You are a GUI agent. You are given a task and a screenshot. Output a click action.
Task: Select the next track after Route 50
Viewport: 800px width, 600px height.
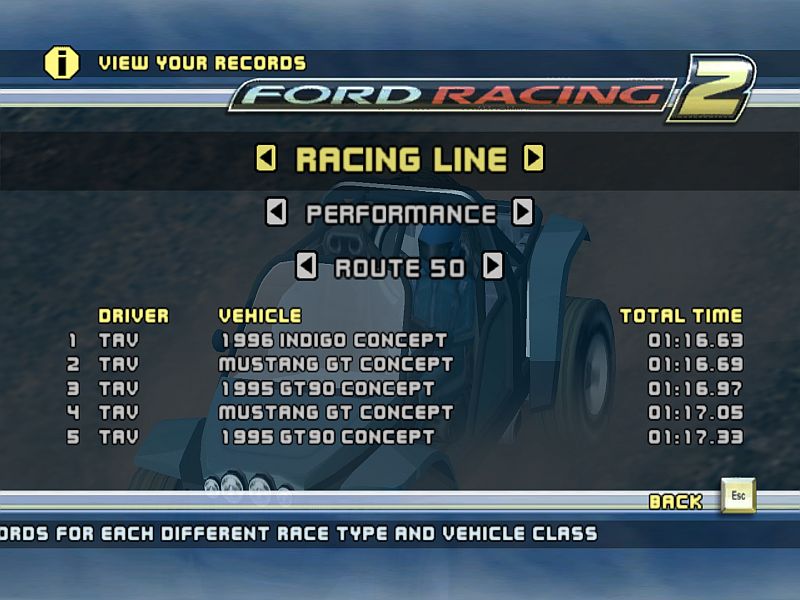(492, 267)
